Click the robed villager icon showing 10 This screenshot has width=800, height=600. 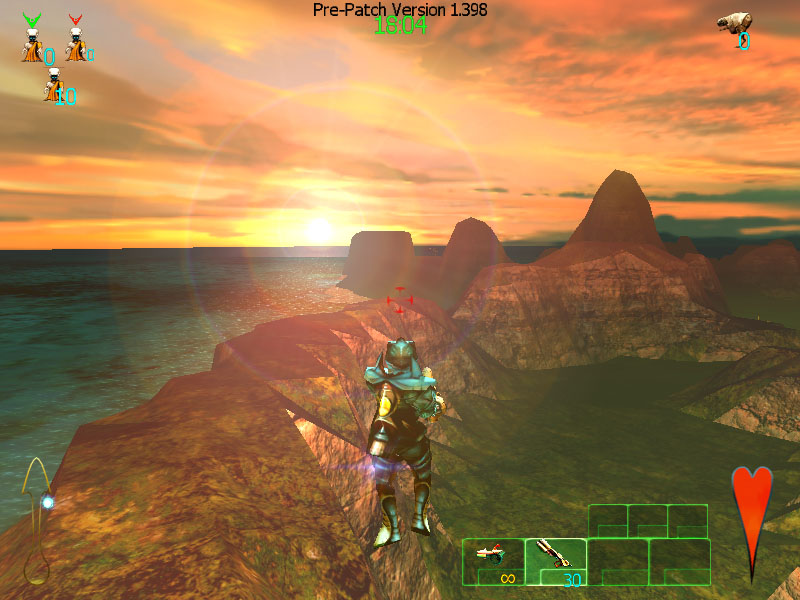53,88
